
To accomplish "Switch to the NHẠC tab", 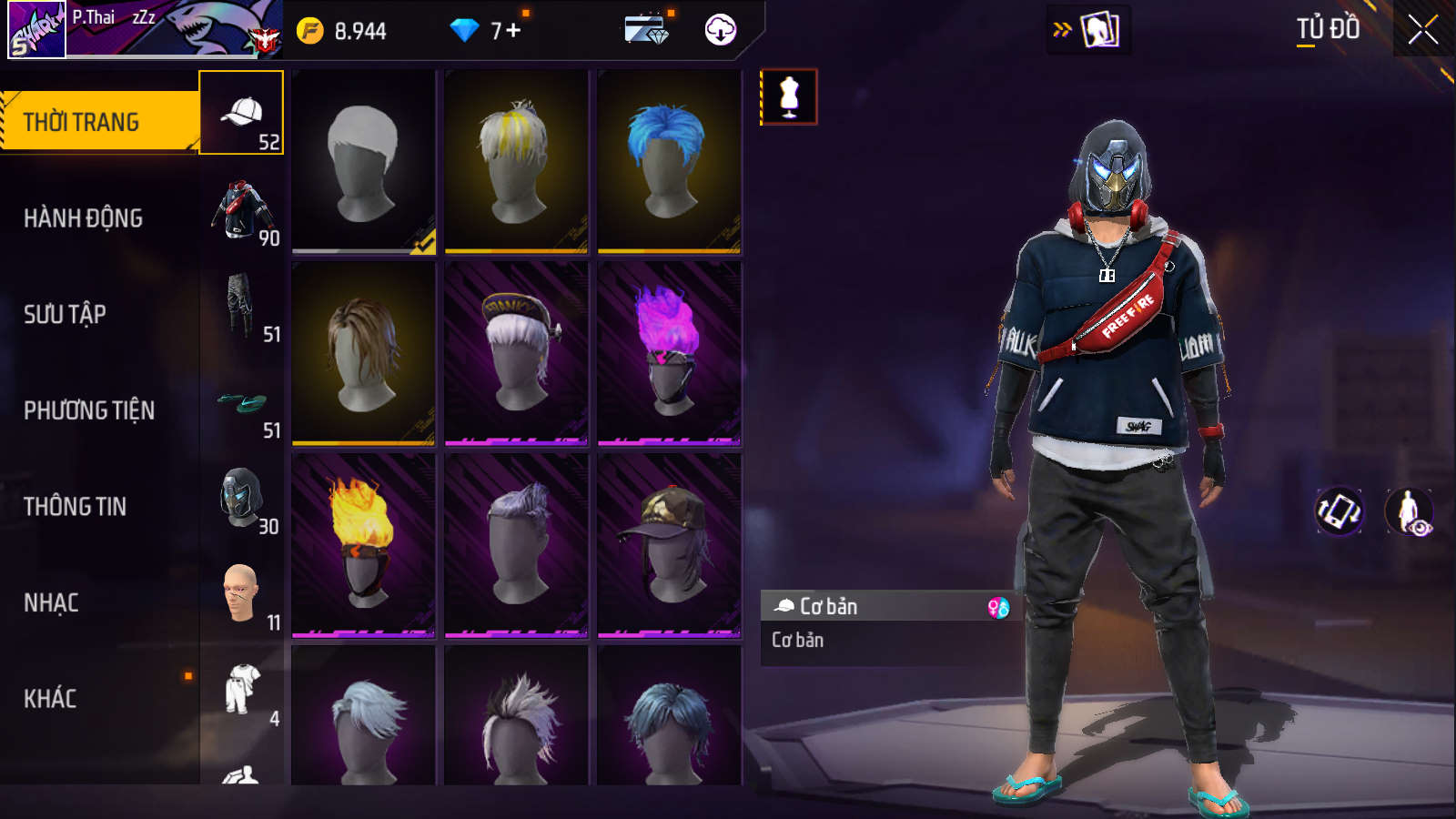I will 51,602.
